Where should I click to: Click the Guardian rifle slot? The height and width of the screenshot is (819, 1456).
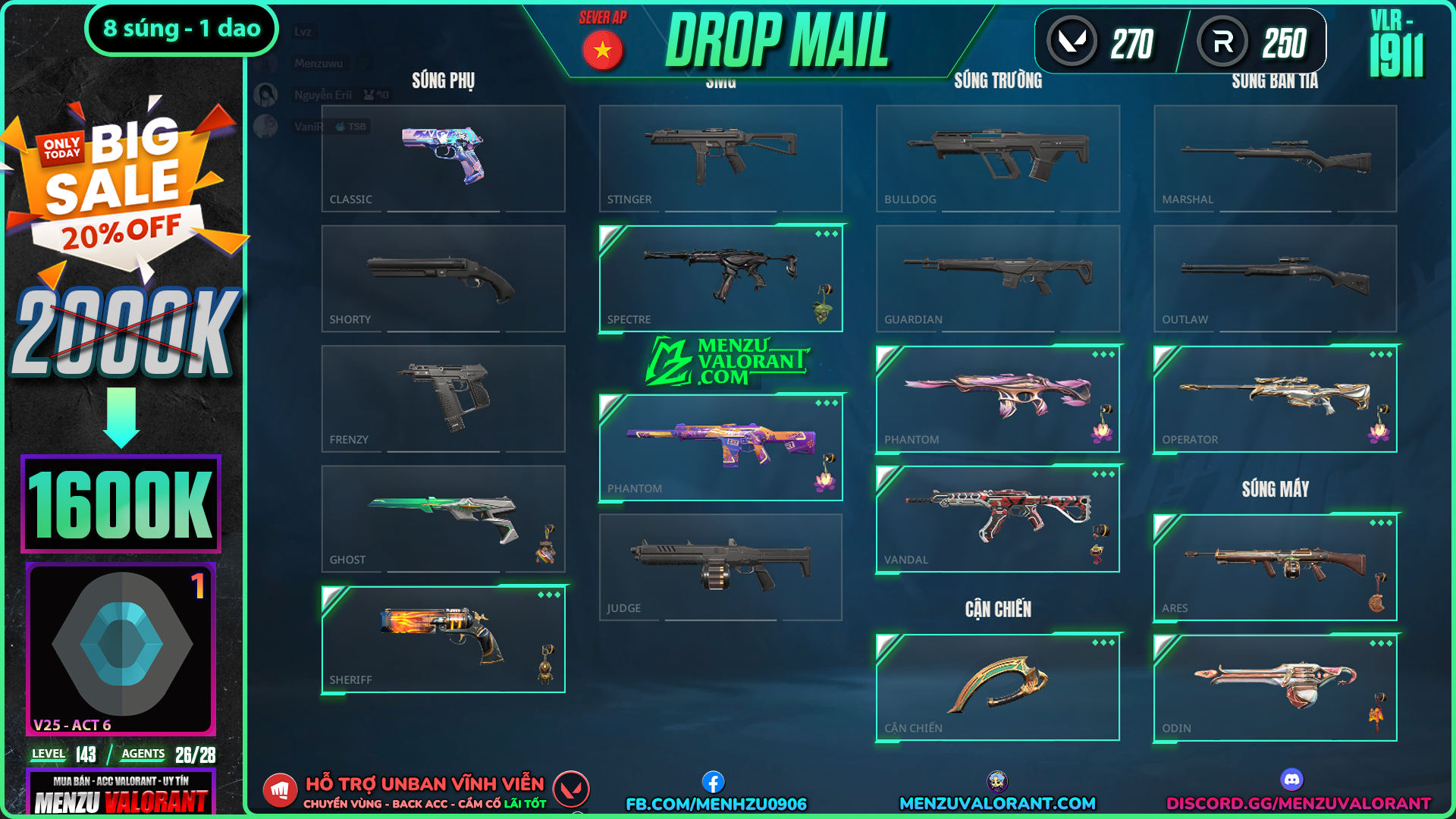click(x=998, y=278)
